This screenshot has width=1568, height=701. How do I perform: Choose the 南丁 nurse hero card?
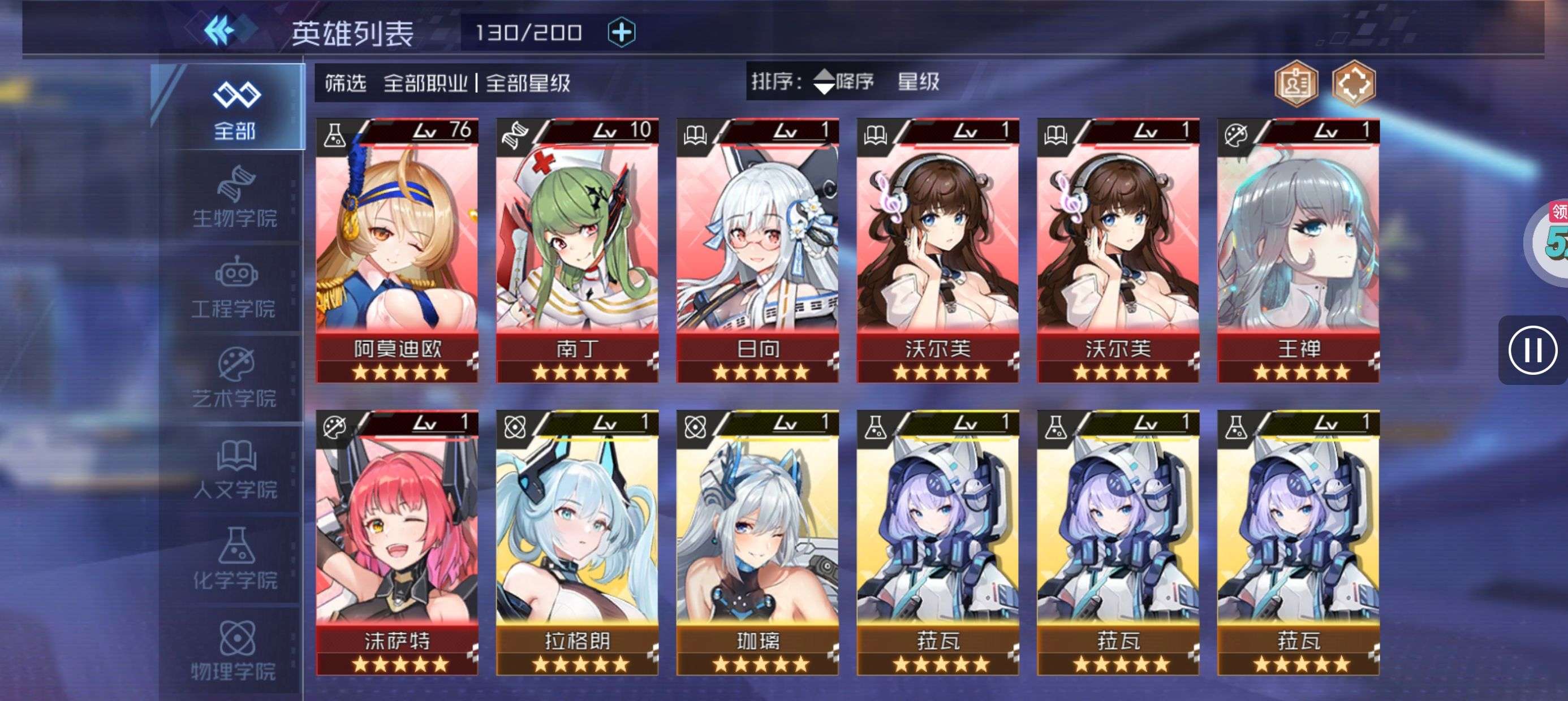click(577, 250)
